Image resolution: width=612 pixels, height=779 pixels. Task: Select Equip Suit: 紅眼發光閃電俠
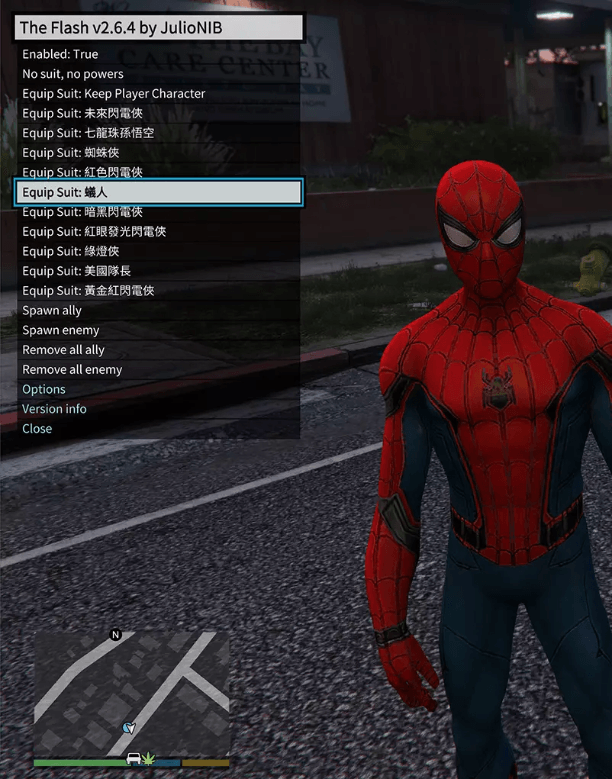click(x=94, y=231)
